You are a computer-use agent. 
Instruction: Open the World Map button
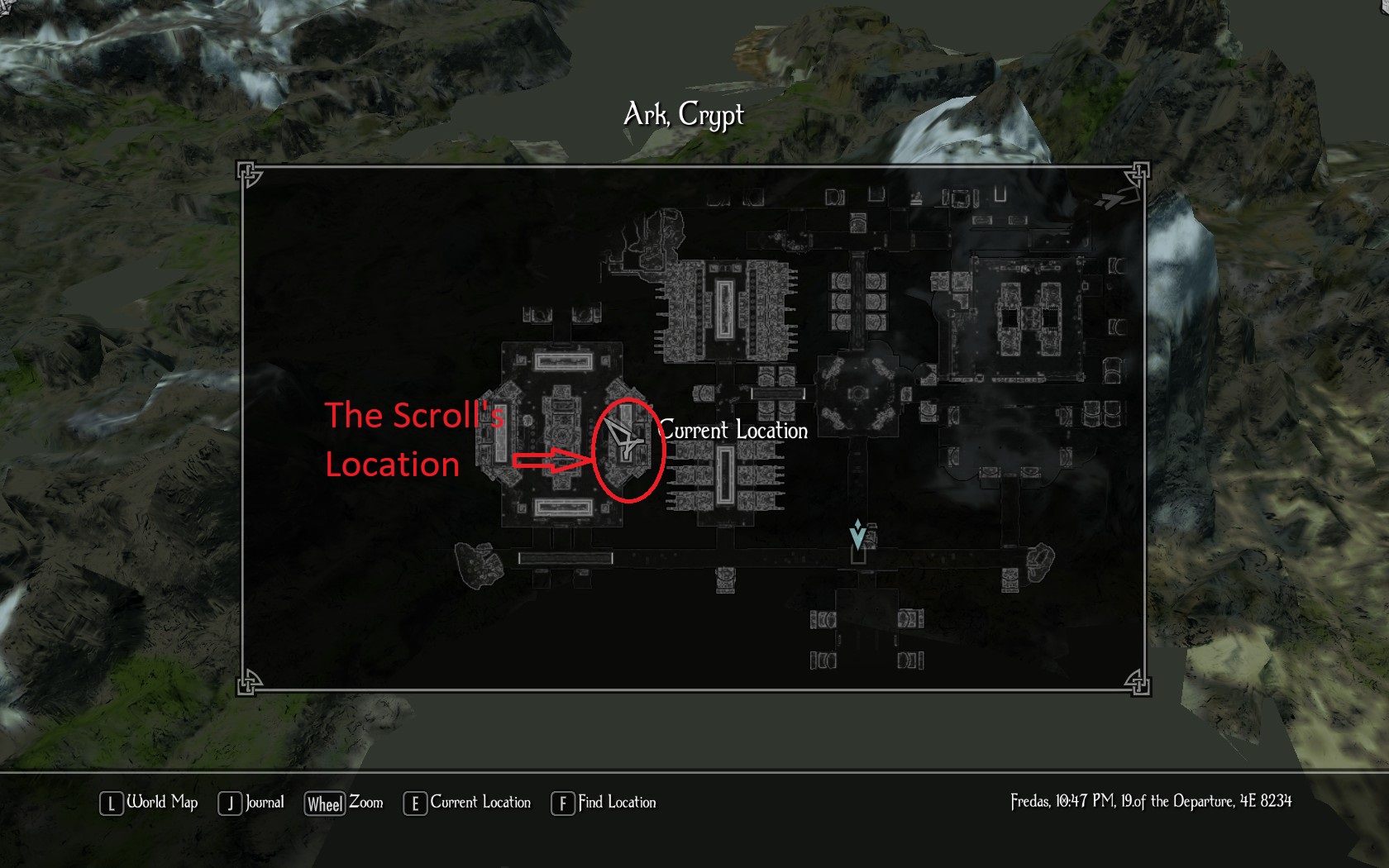click(x=150, y=803)
